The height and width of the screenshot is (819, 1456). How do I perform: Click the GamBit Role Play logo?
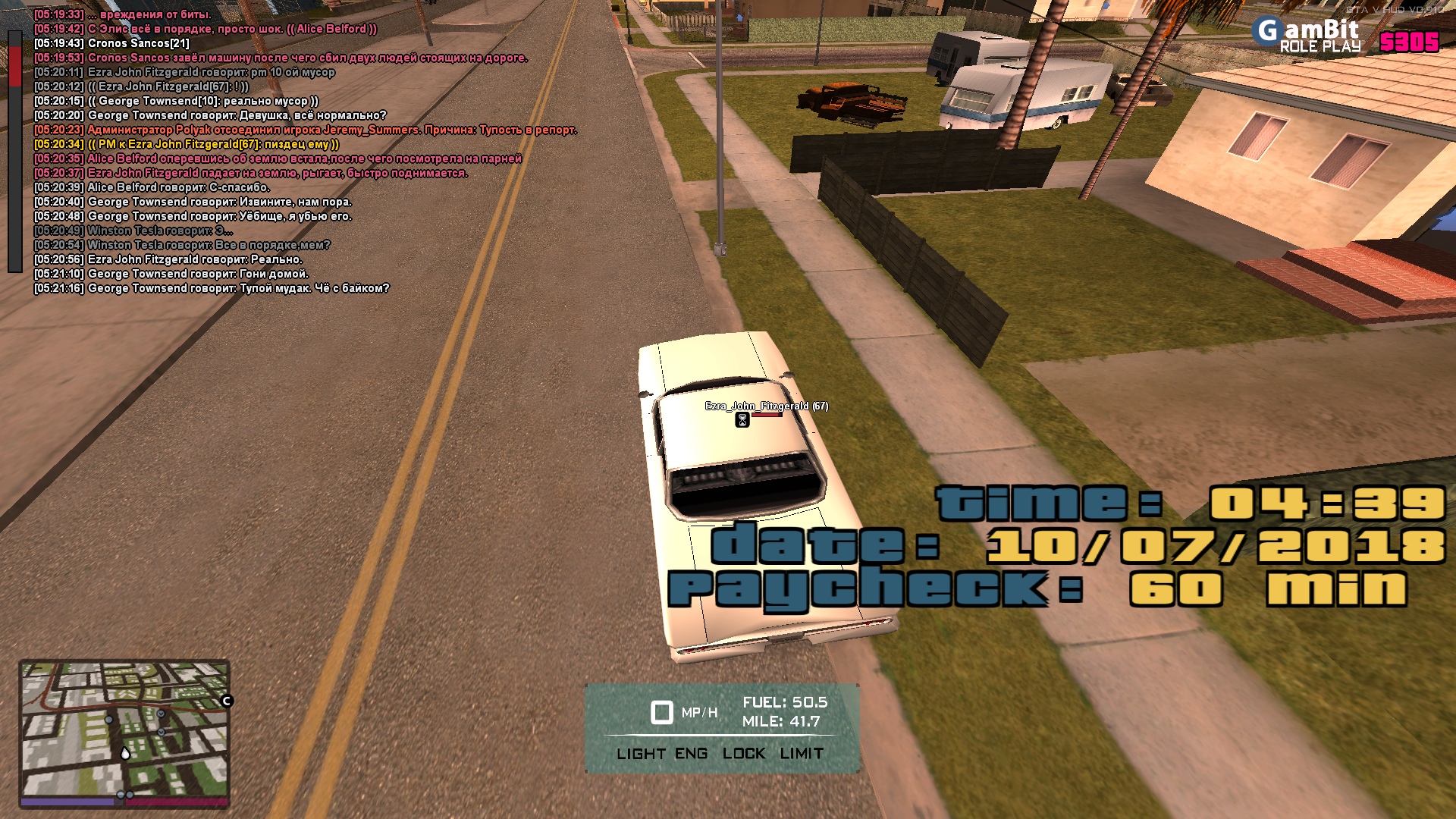pyautogui.click(x=1307, y=36)
